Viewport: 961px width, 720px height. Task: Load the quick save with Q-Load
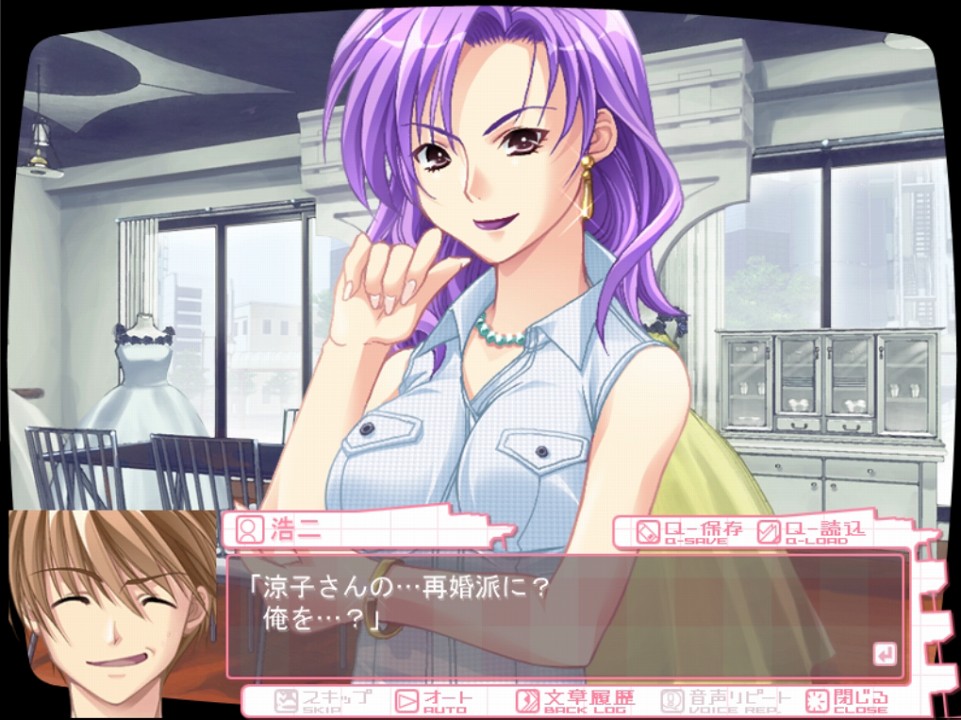click(x=811, y=532)
